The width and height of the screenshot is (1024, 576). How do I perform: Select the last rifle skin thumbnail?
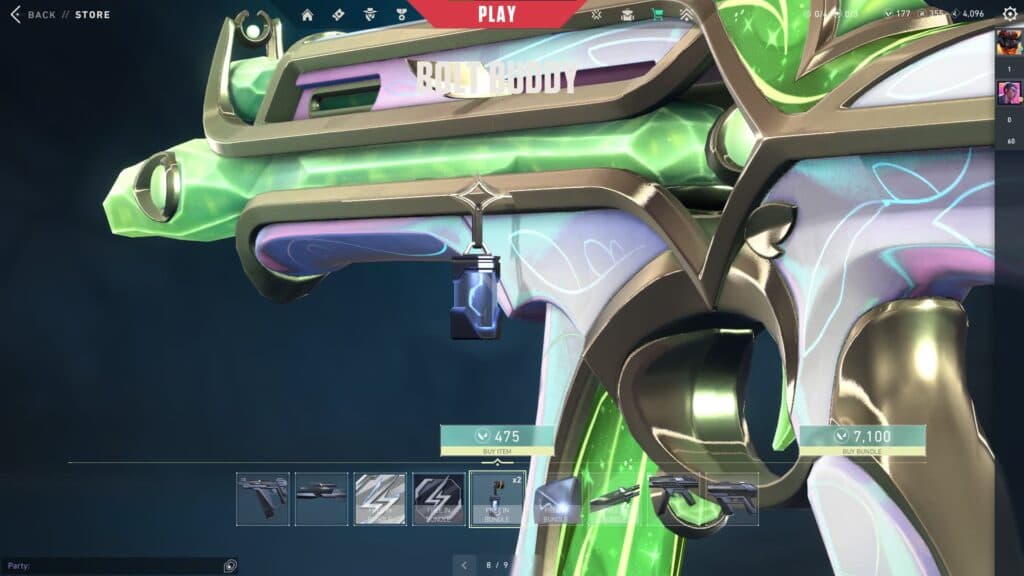[732, 499]
